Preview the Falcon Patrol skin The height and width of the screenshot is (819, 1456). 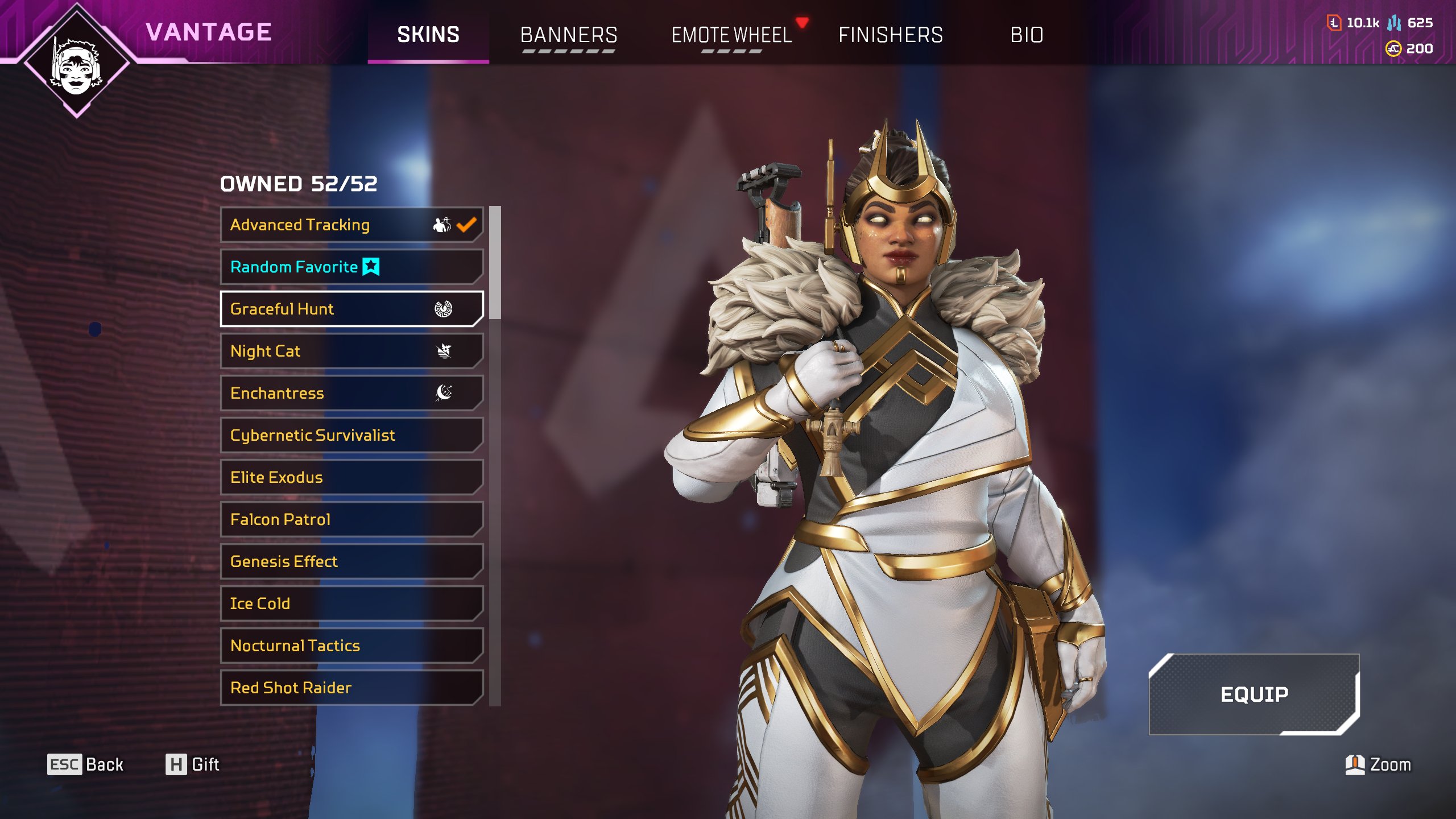click(351, 520)
